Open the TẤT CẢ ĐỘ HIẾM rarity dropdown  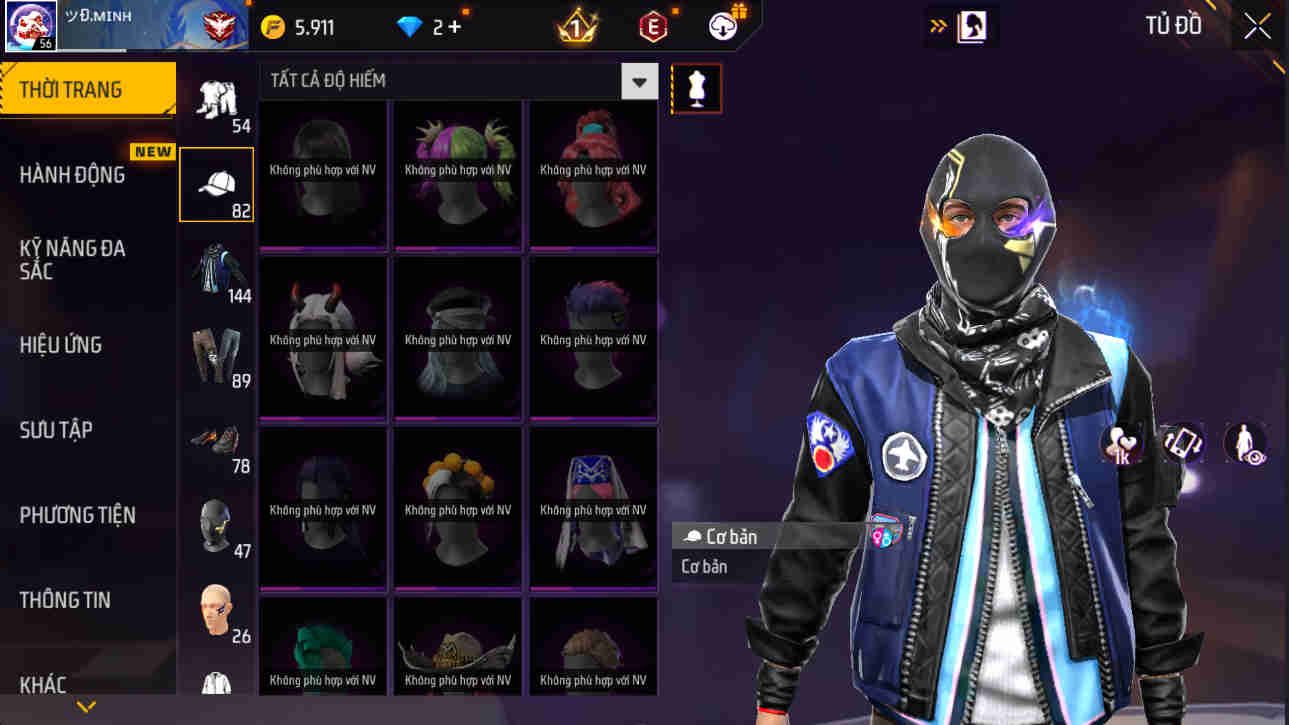(637, 81)
